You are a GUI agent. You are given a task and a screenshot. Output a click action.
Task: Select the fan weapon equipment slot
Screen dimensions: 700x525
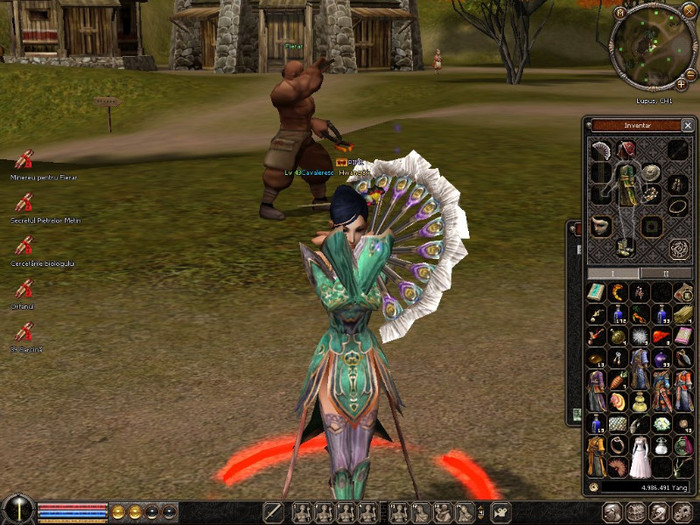600,152
